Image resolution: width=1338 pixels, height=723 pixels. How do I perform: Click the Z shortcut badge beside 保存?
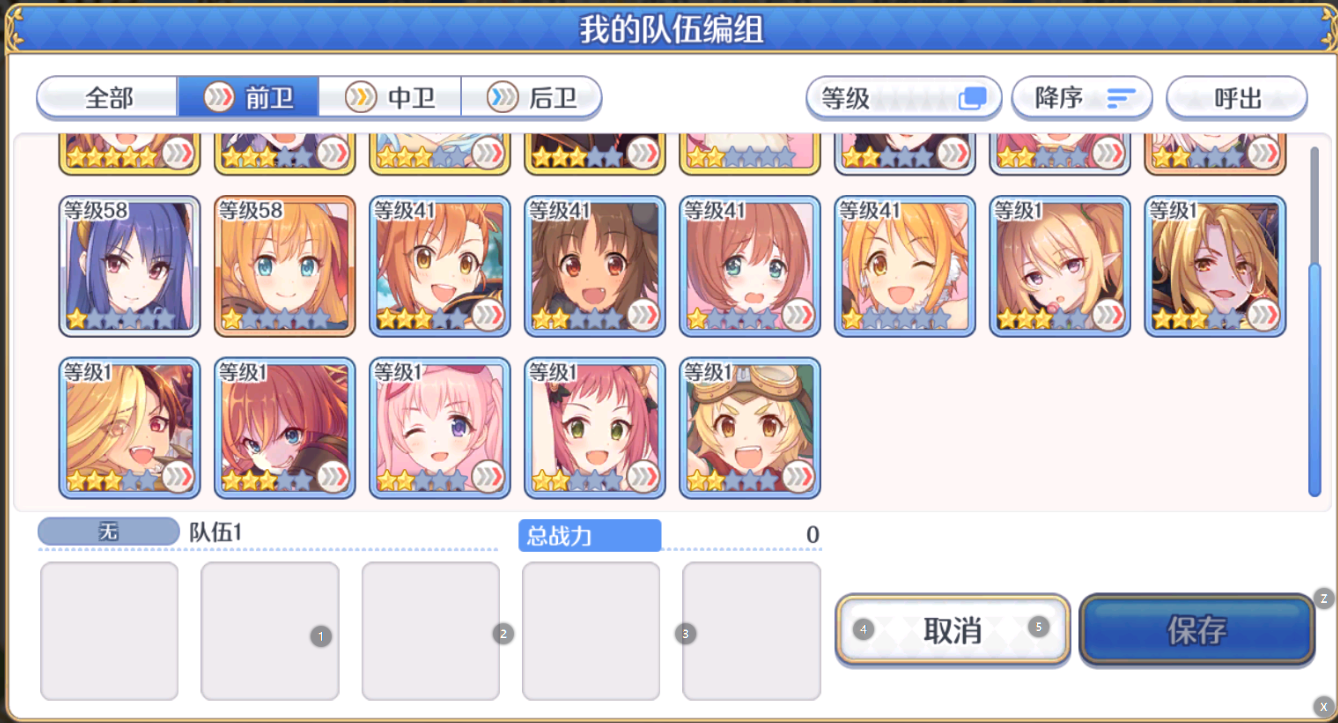(x=1326, y=599)
